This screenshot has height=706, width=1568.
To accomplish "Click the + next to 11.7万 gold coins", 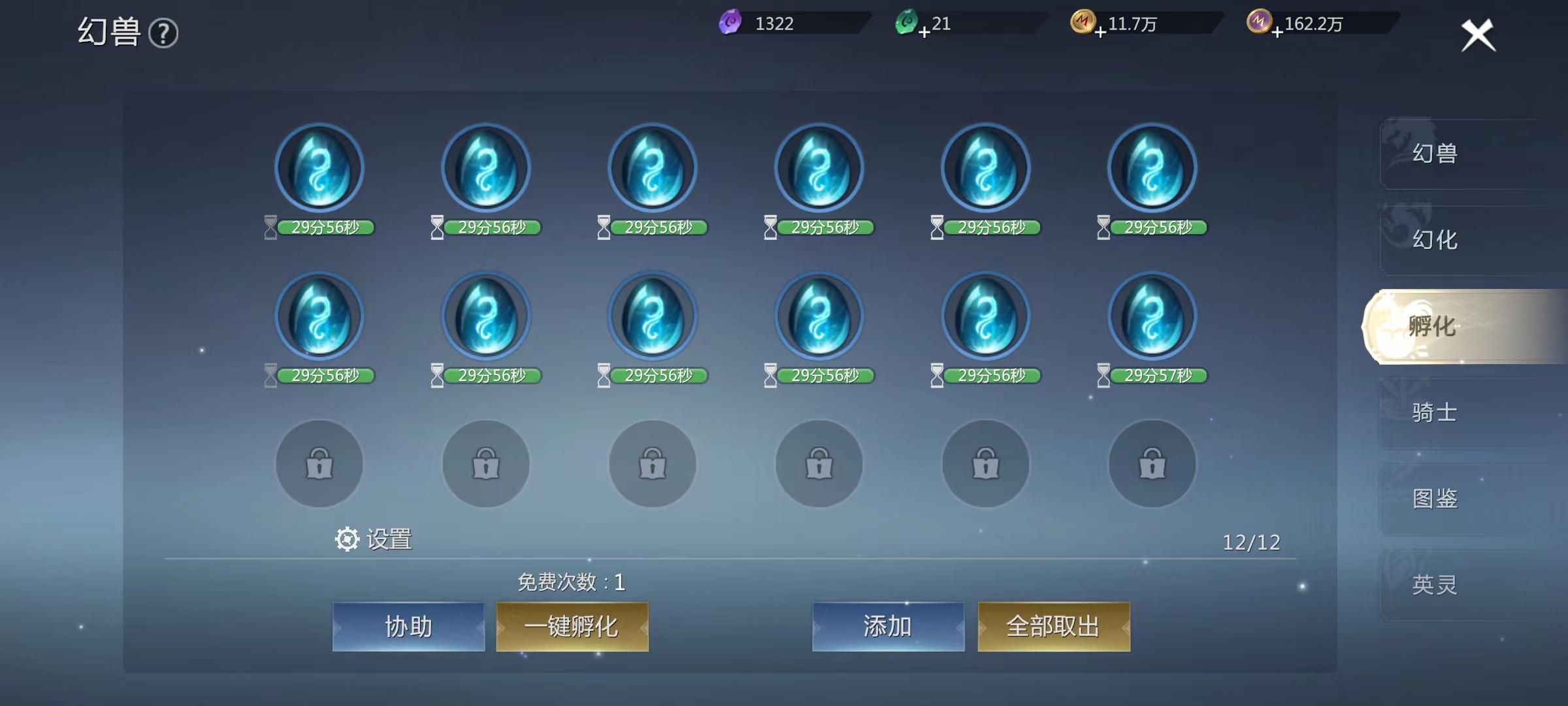I will pyautogui.click(x=1102, y=31).
